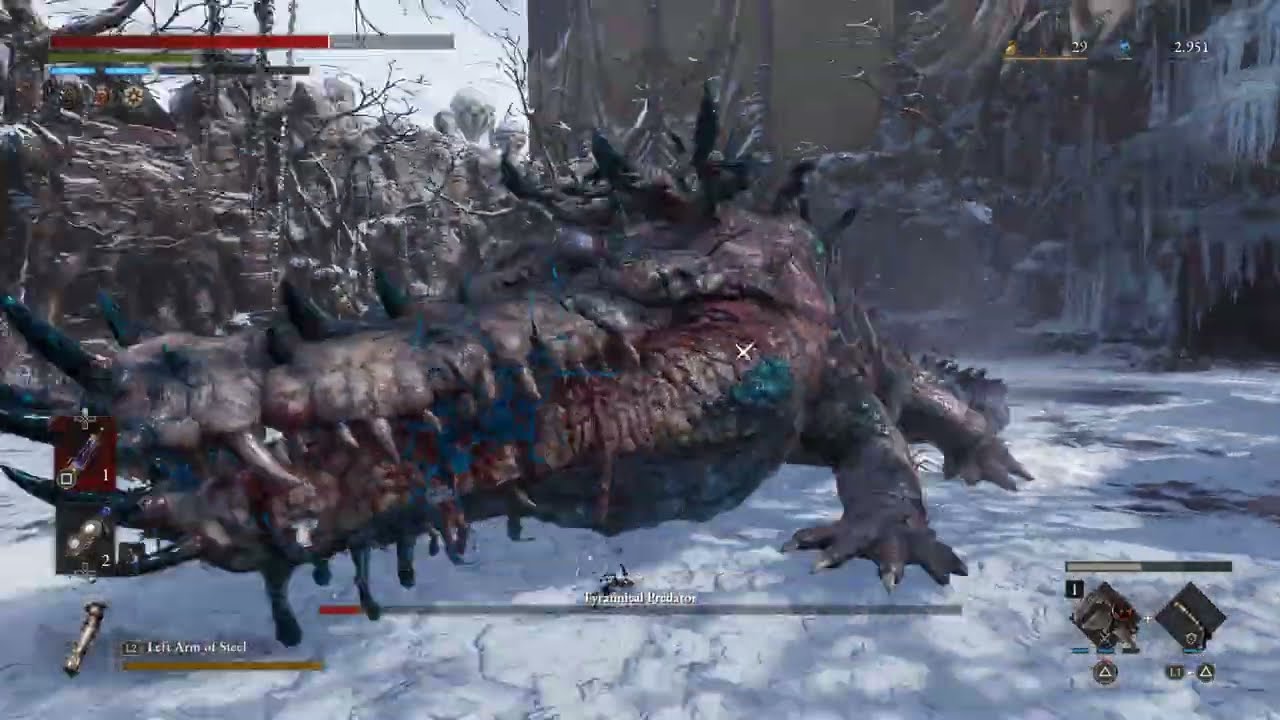Select the belt item slot numbered 2

tap(87, 538)
